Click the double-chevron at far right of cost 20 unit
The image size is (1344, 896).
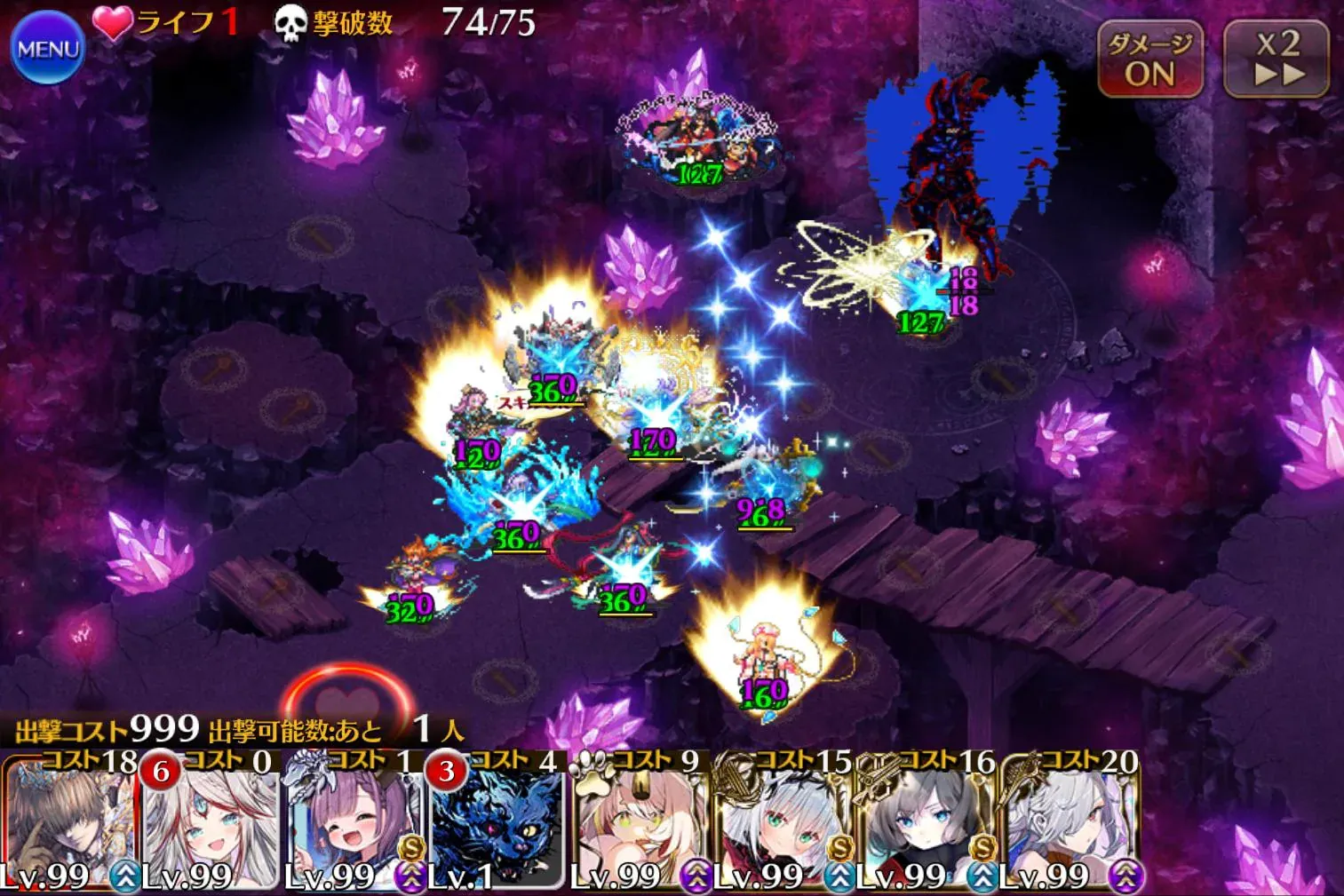pos(1127,876)
